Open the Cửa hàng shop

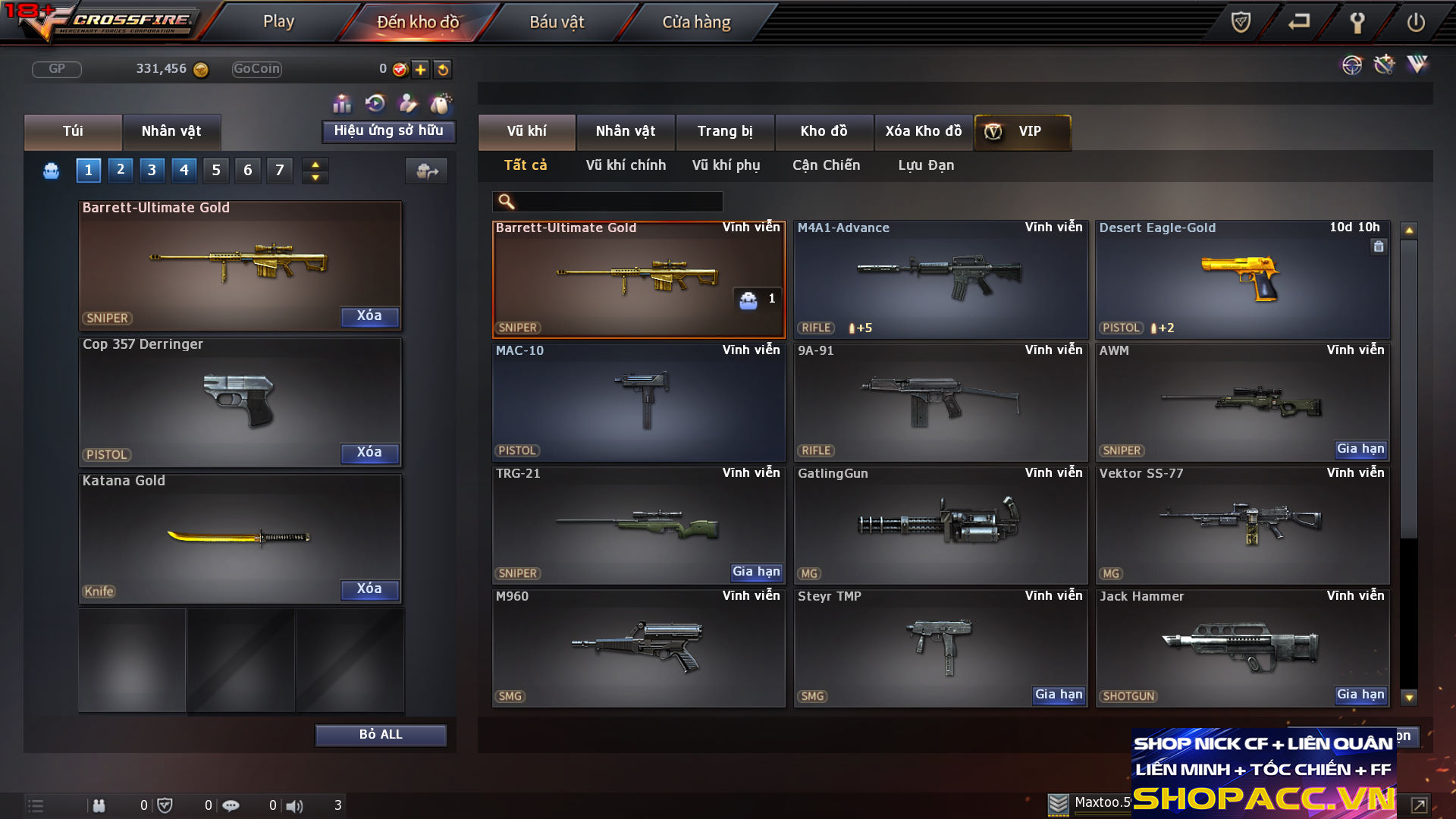[x=696, y=22]
